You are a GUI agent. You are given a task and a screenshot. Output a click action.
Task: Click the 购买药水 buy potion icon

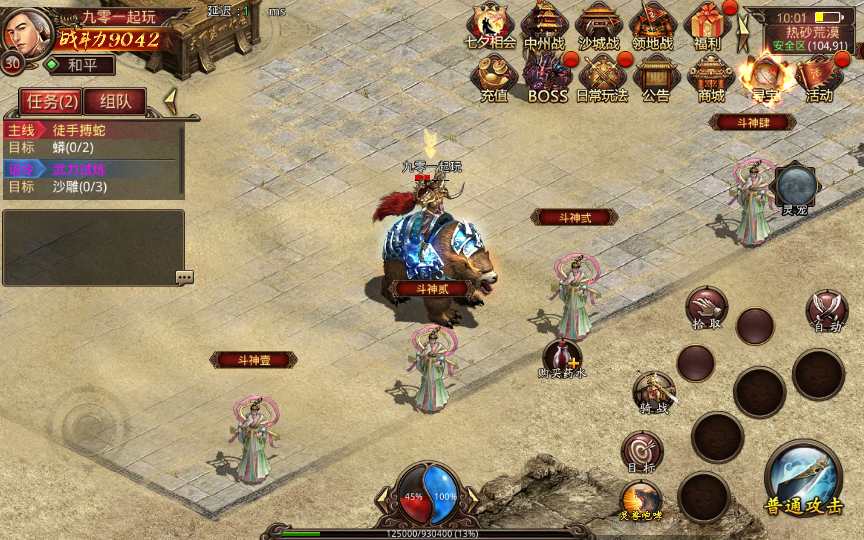pos(562,357)
